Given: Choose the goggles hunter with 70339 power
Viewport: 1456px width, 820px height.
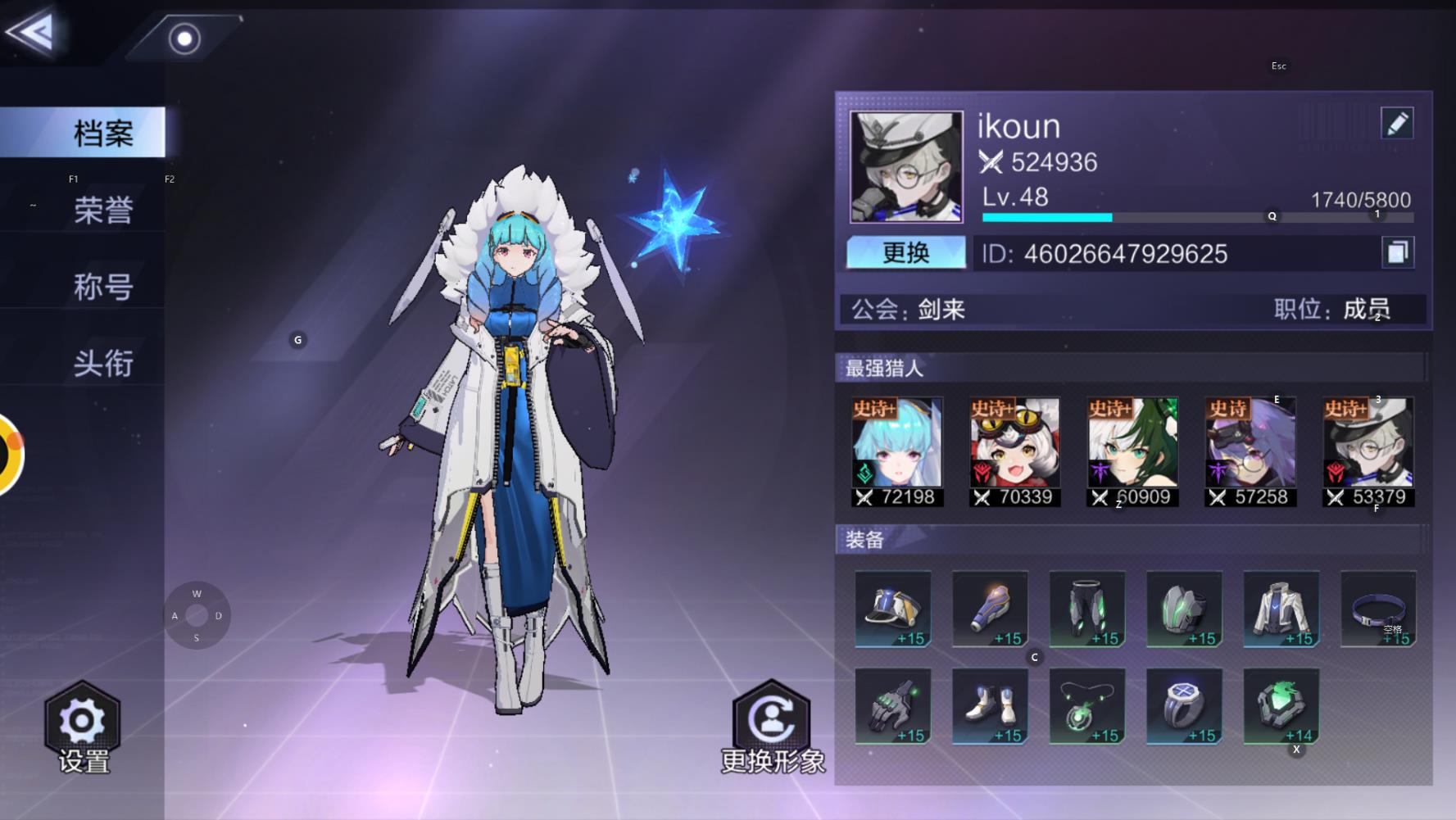Looking at the screenshot, I should pos(1014,451).
